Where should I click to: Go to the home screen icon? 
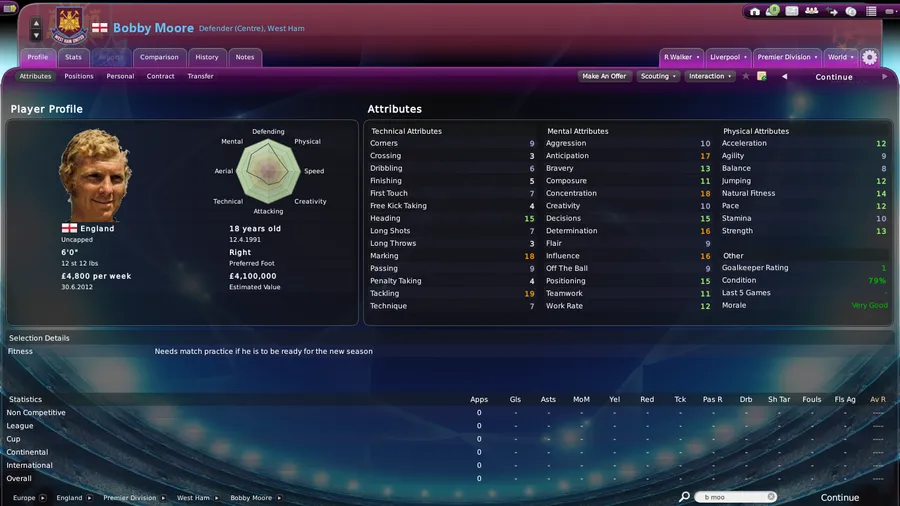pyautogui.click(x=755, y=11)
